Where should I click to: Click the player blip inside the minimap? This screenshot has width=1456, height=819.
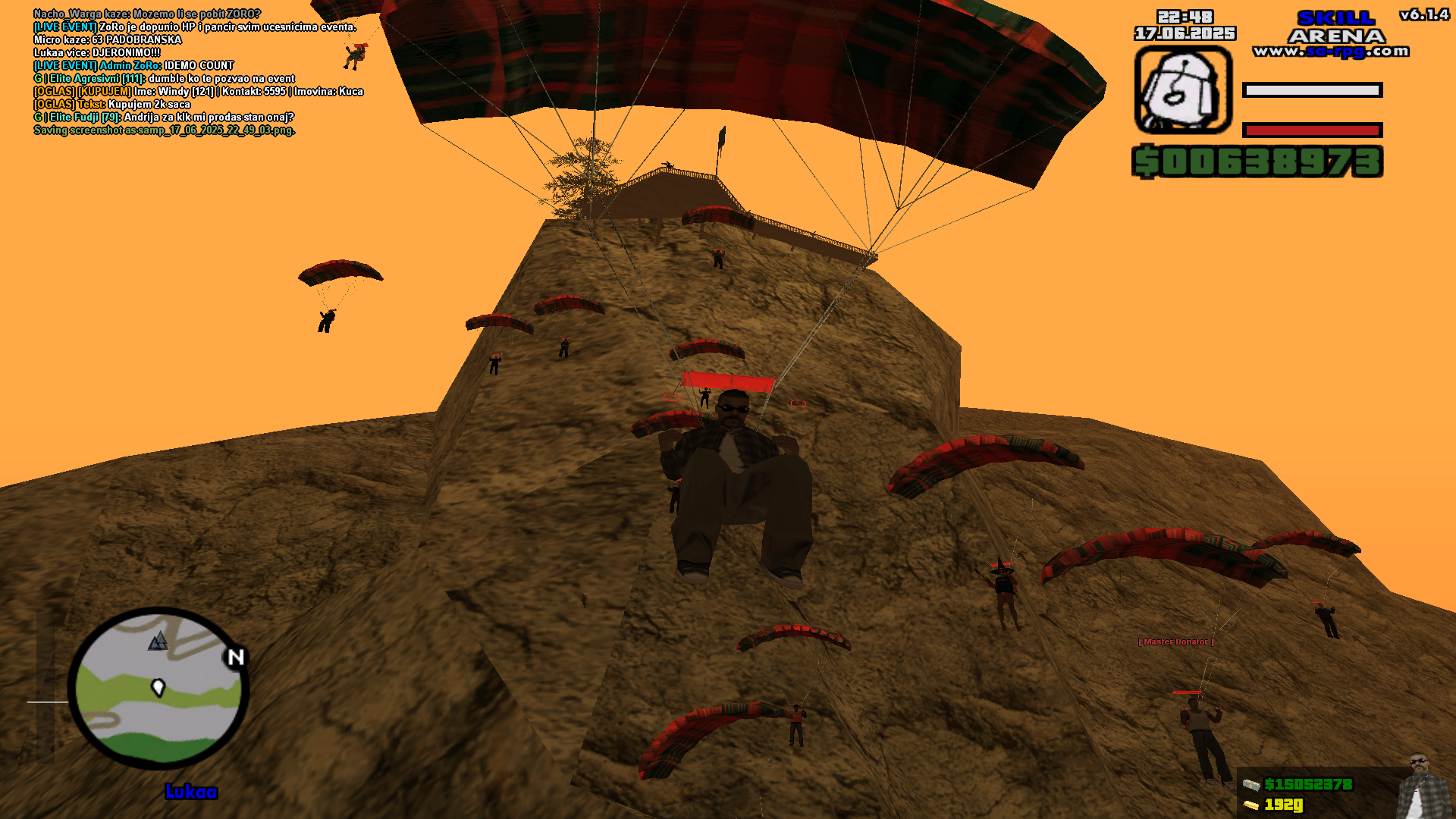click(x=158, y=687)
